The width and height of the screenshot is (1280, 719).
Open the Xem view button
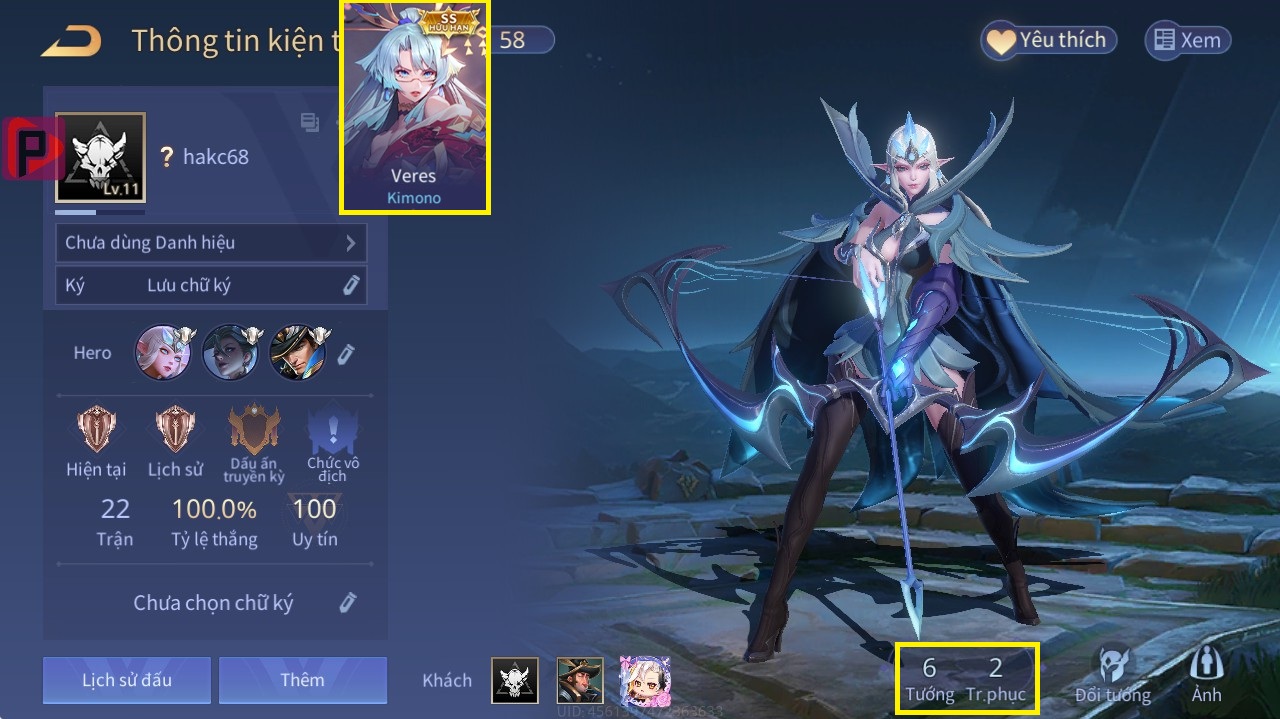click(x=1187, y=41)
